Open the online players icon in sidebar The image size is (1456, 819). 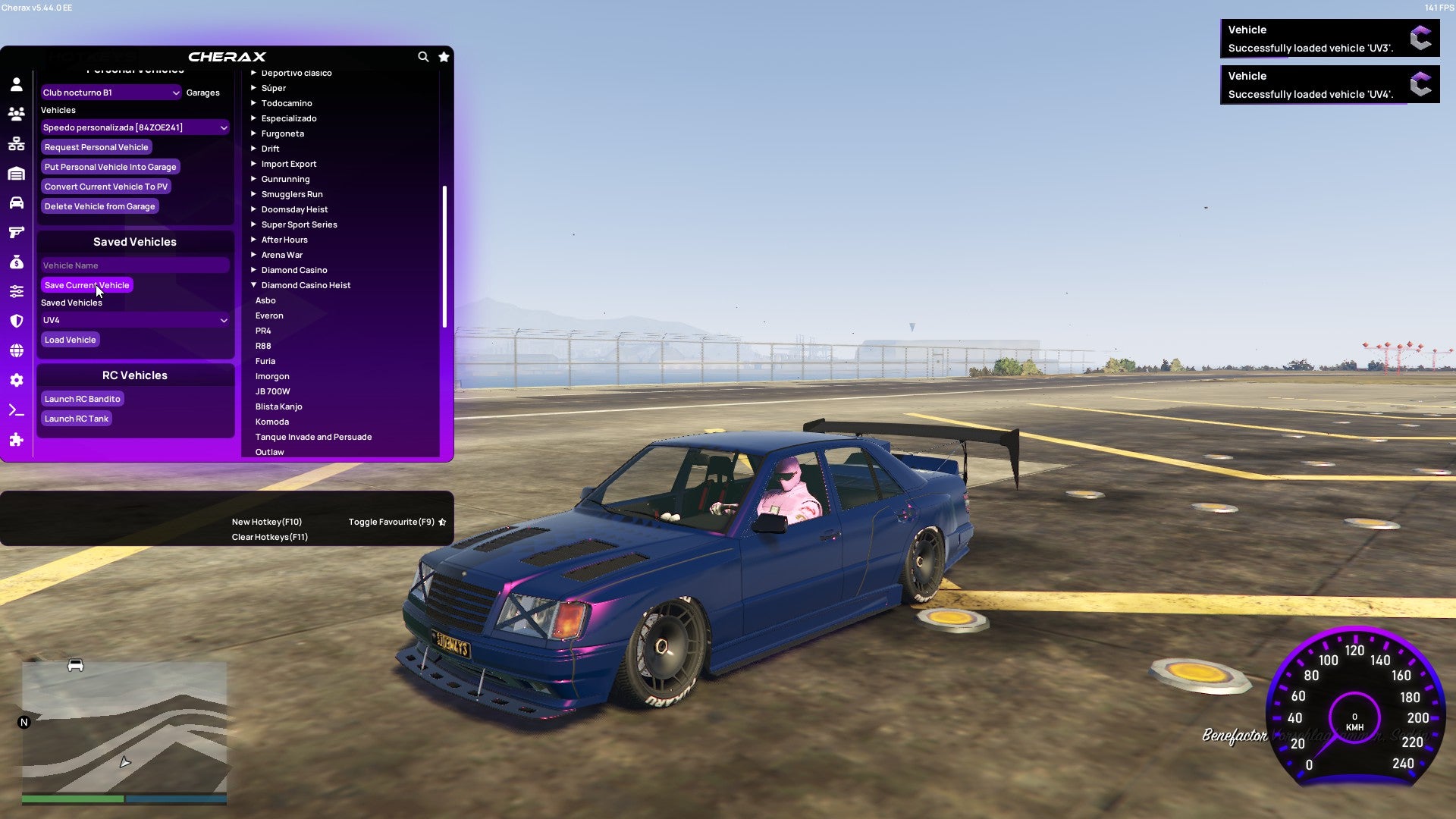click(17, 112)
